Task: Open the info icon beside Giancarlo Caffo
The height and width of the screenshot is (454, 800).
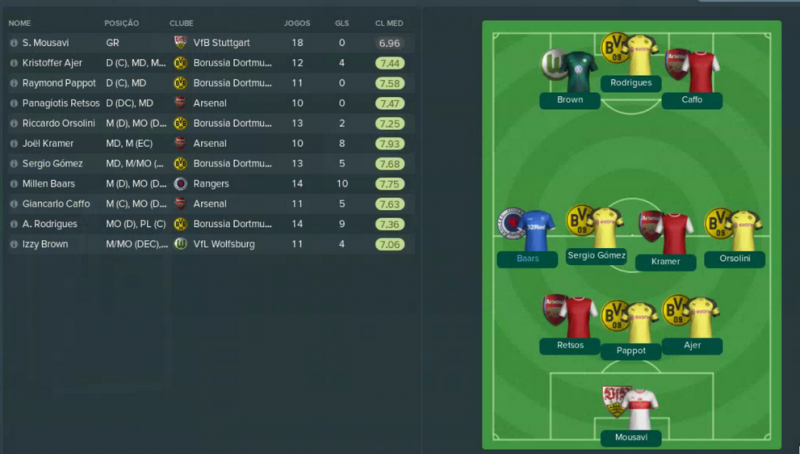Action: [14, 203]
